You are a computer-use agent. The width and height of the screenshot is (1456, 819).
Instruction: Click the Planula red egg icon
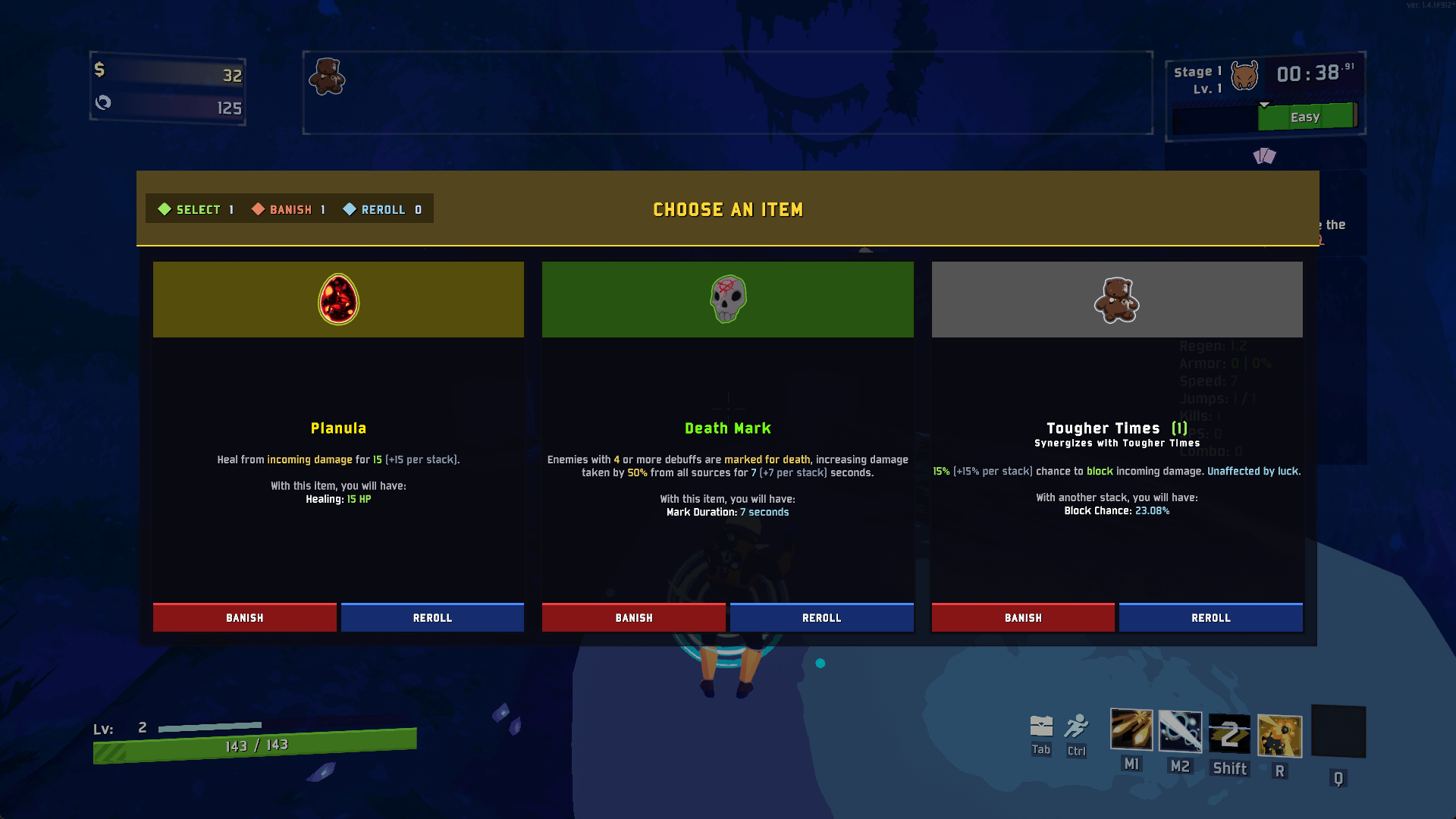click(x=337, y=299)
